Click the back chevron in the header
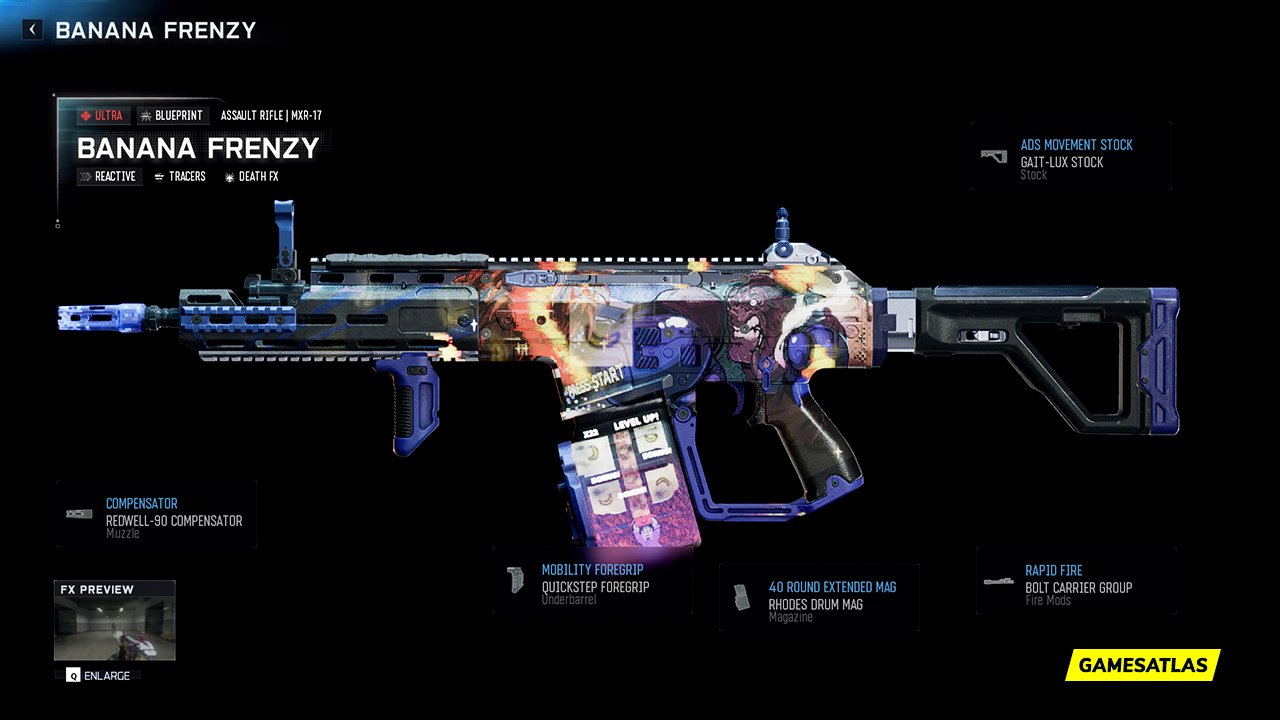The height and width of the screenshot is (720, 1280). coord(31,29)
